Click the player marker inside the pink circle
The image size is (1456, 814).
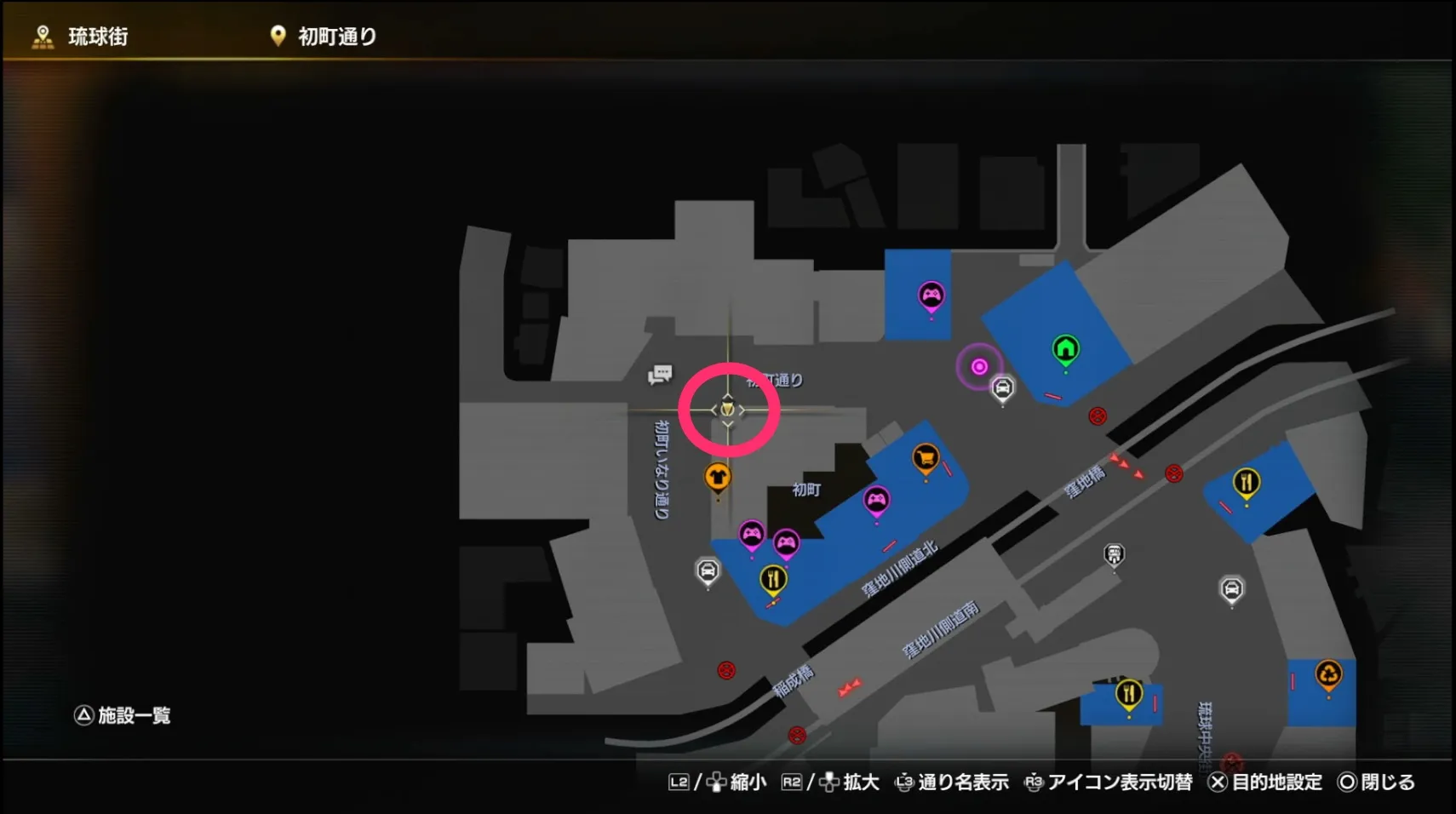(730, 410)
